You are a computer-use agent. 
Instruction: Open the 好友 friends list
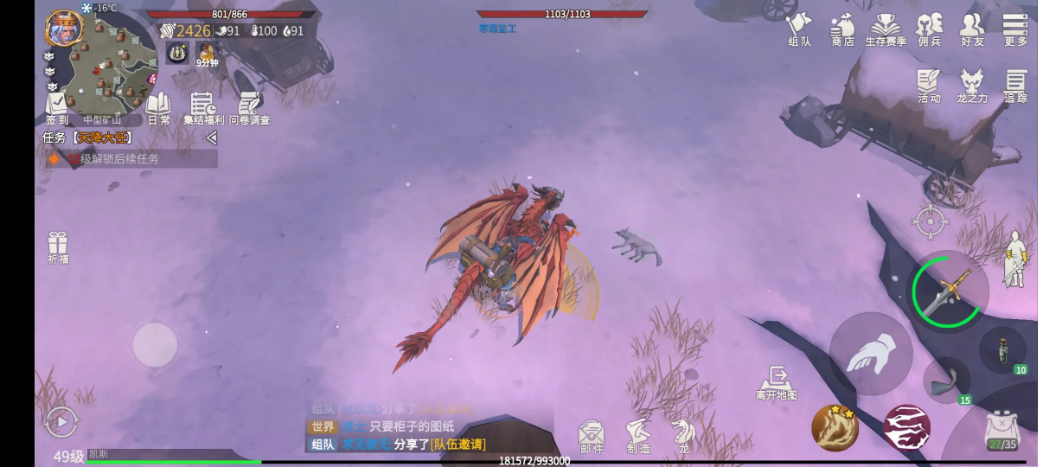tap(972, 28)
